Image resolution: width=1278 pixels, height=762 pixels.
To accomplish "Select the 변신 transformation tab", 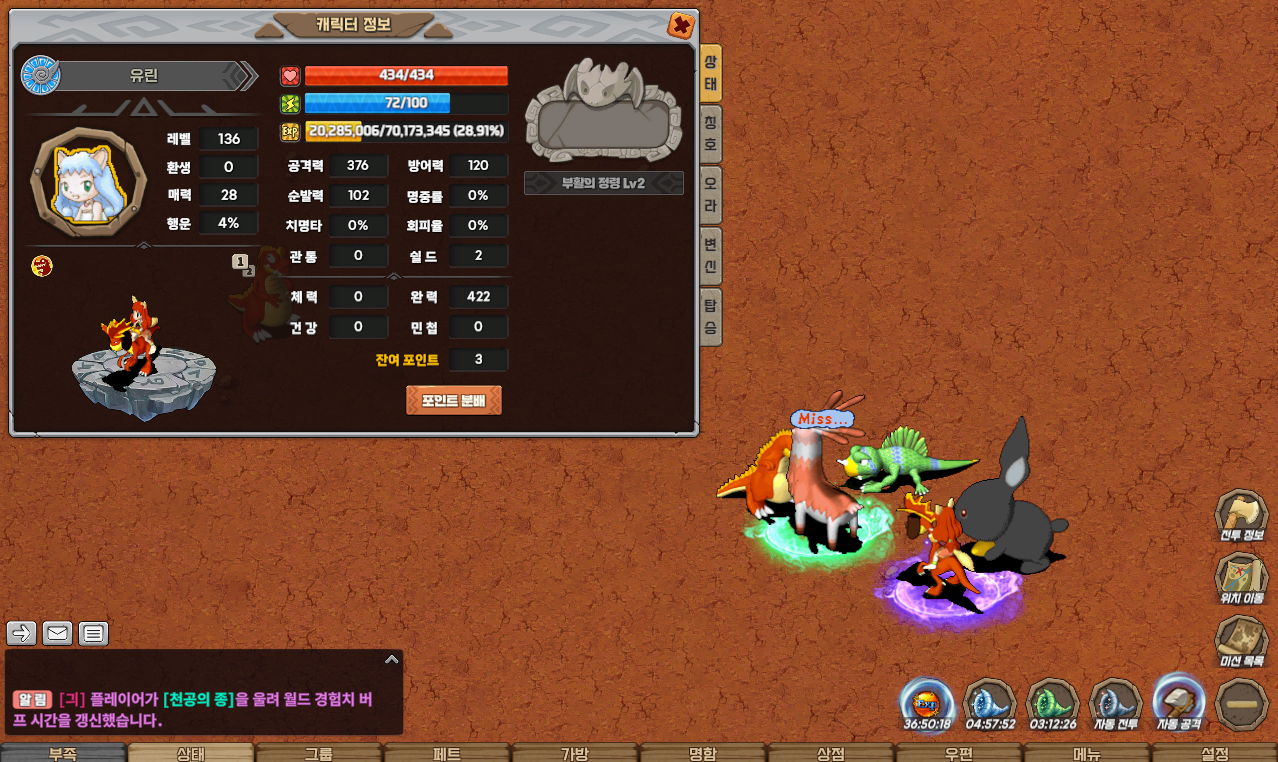I will (711, 255).
